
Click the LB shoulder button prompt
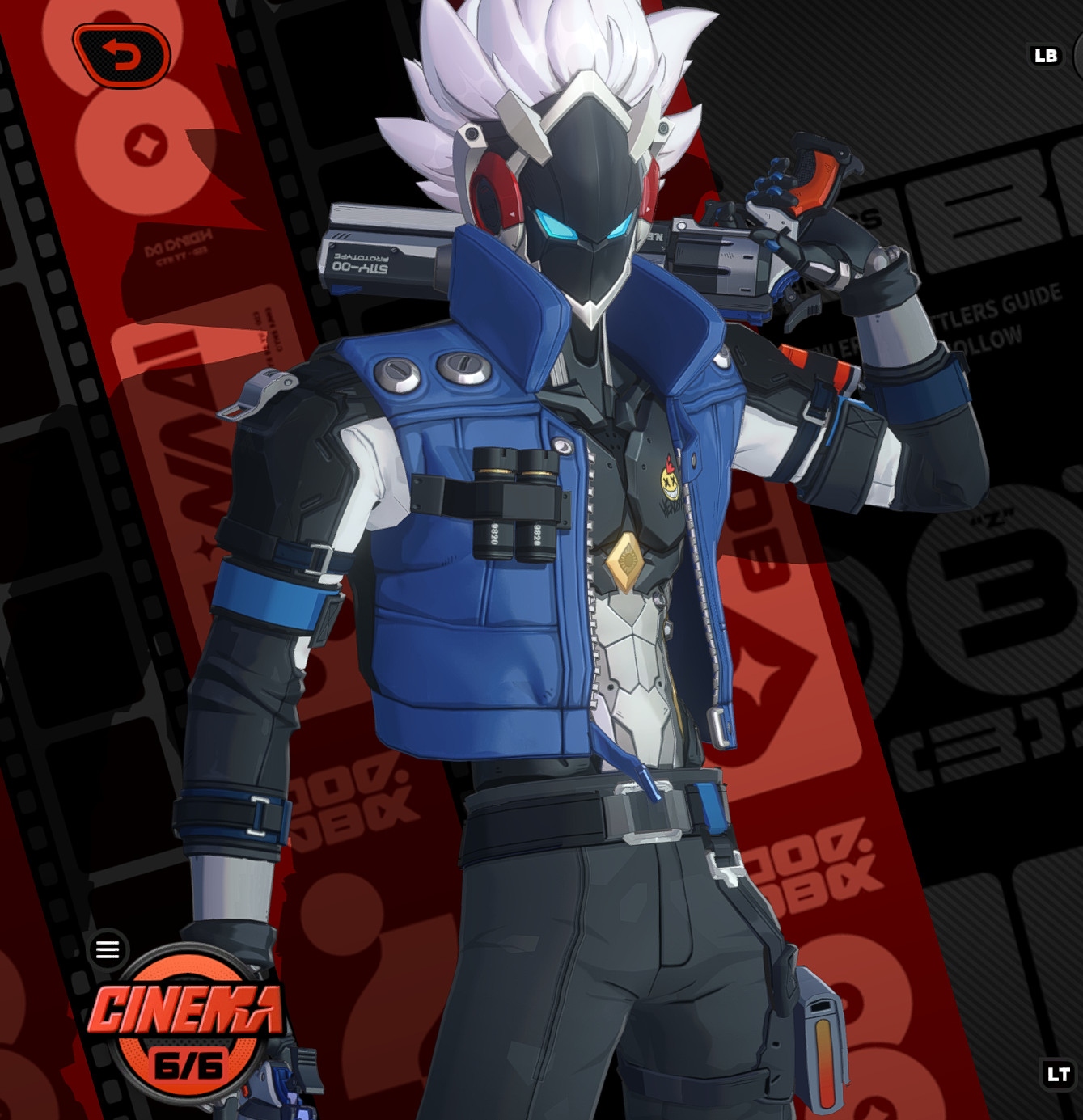(1047, 55)
